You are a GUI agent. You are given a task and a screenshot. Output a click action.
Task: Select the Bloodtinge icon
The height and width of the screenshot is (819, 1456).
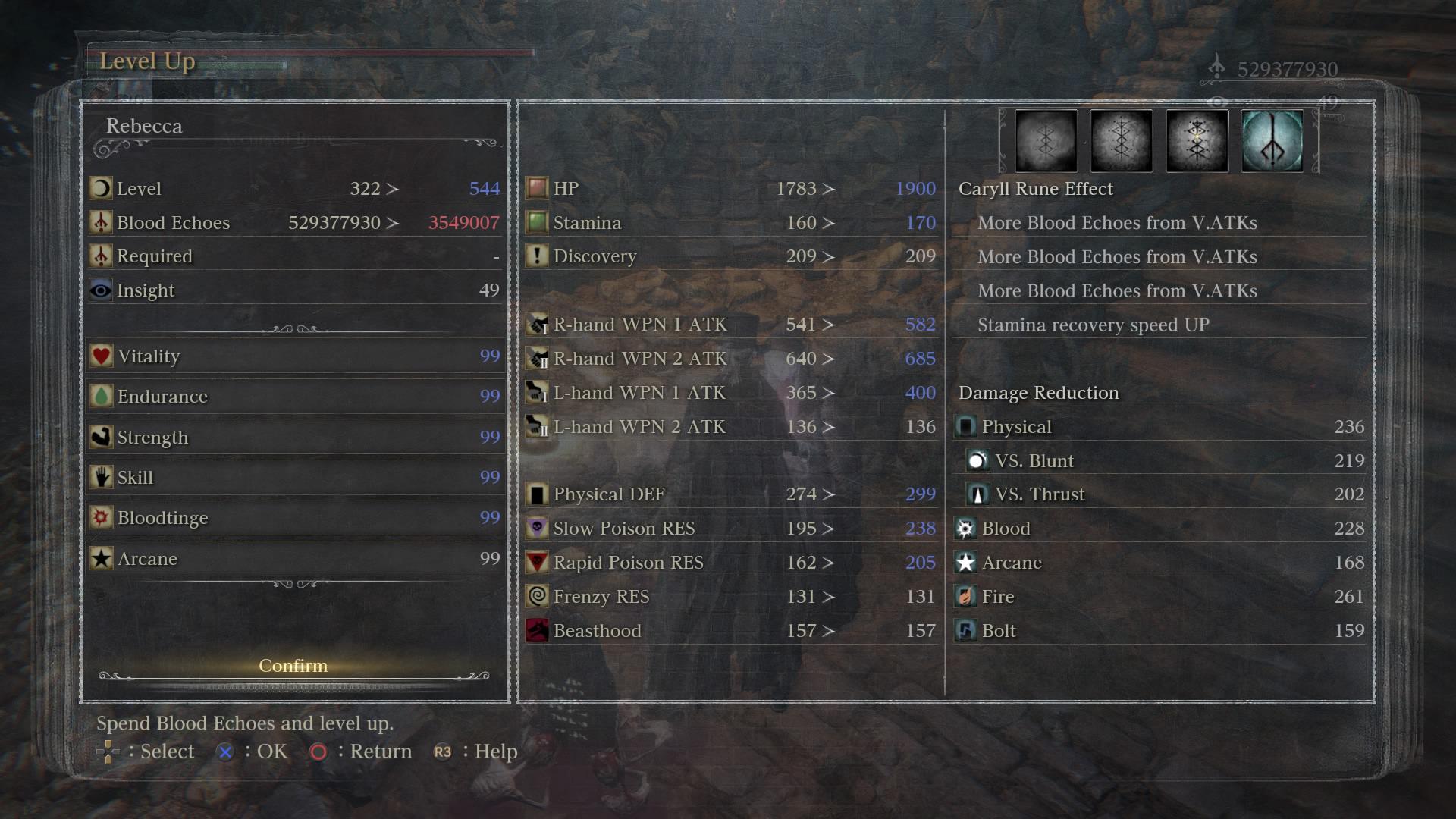coord(102,518)
